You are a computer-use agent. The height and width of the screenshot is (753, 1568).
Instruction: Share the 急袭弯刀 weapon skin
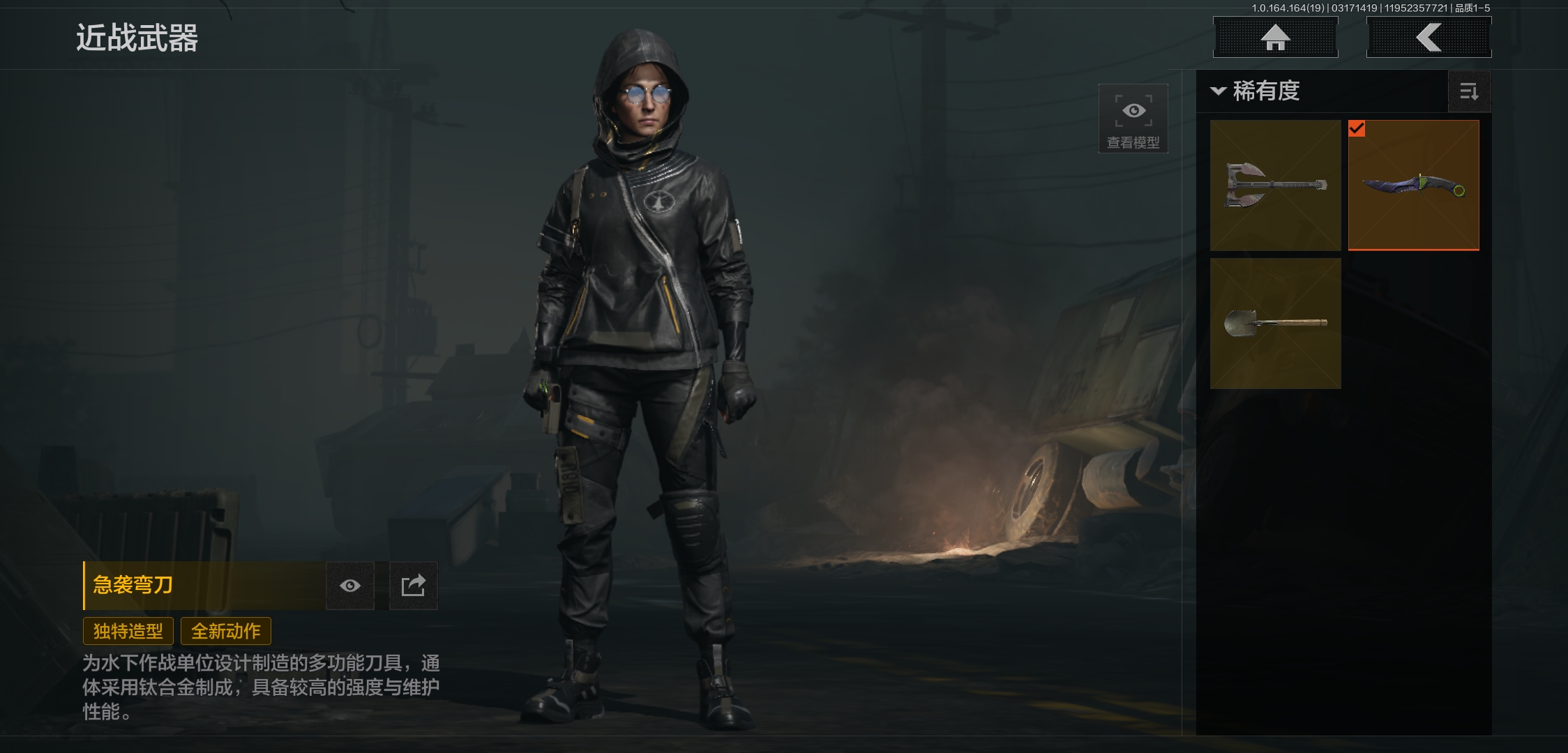pos(413,586)
